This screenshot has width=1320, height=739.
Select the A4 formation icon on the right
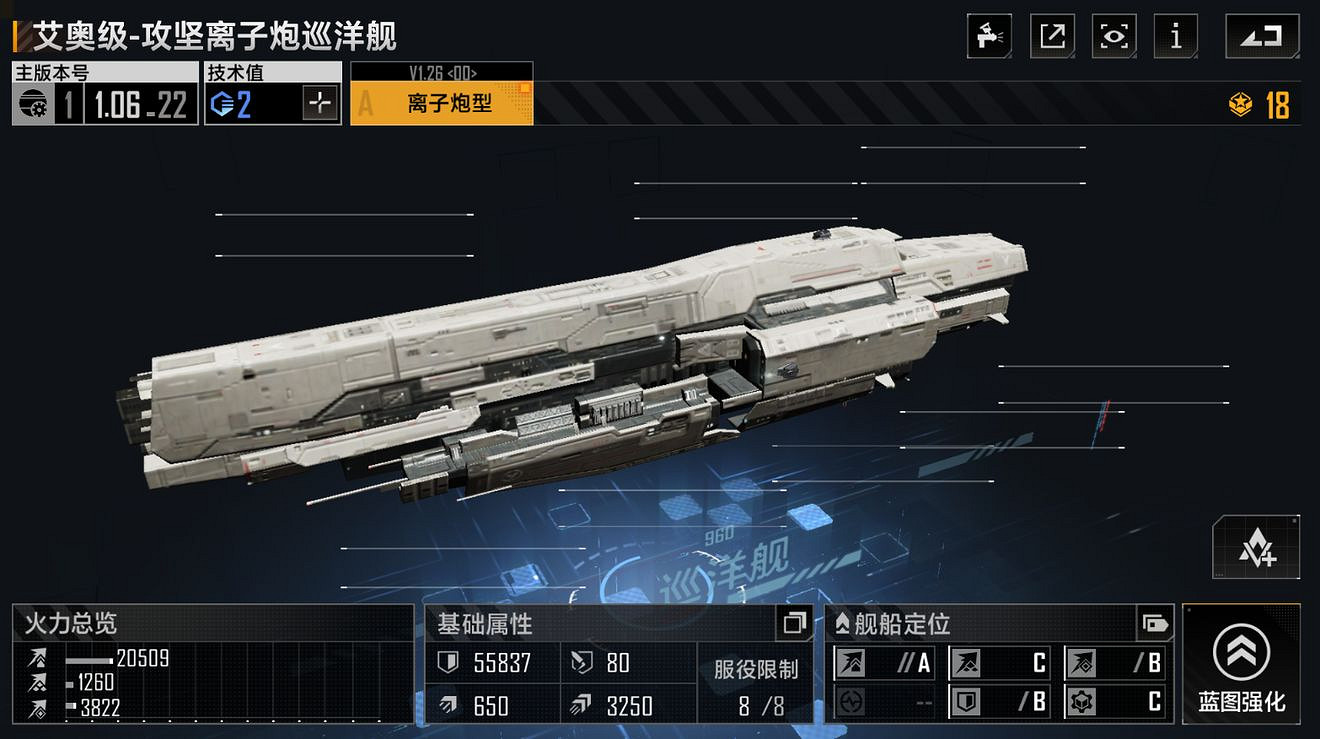pyautogui.click(x=1257, y=546)
